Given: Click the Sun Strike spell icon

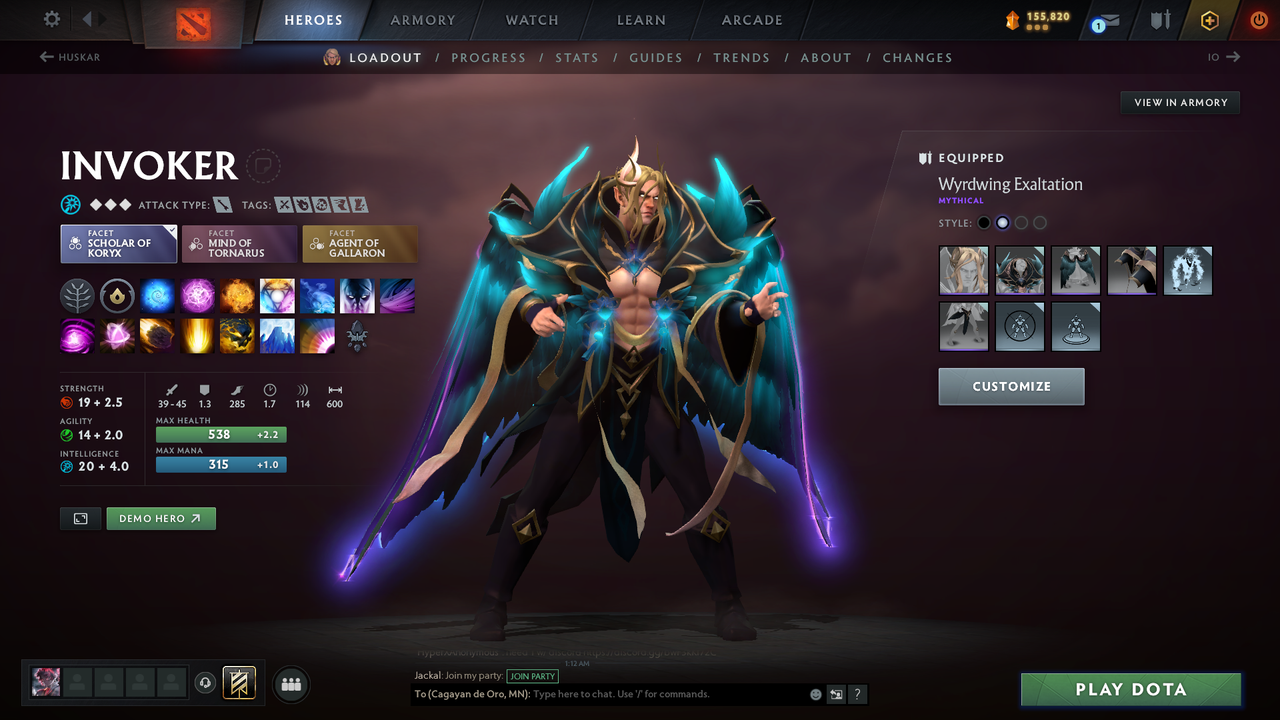Looking at the screenshot, I should point(197,335).
